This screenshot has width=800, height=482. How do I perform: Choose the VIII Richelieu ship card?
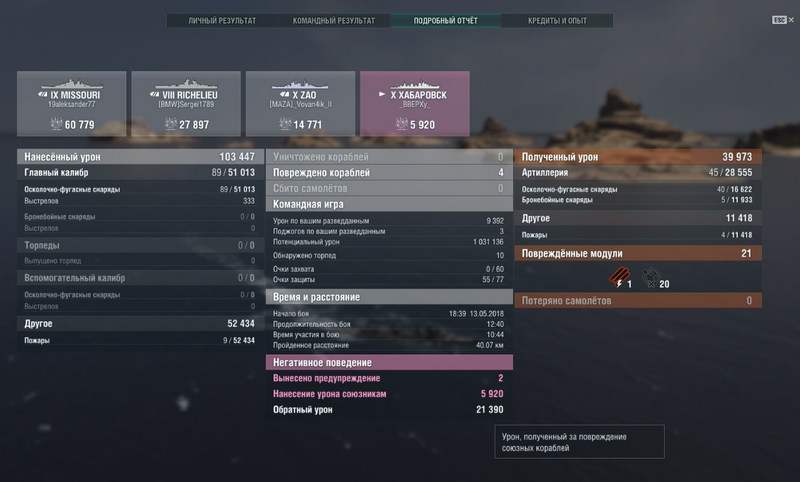[186, 104]
